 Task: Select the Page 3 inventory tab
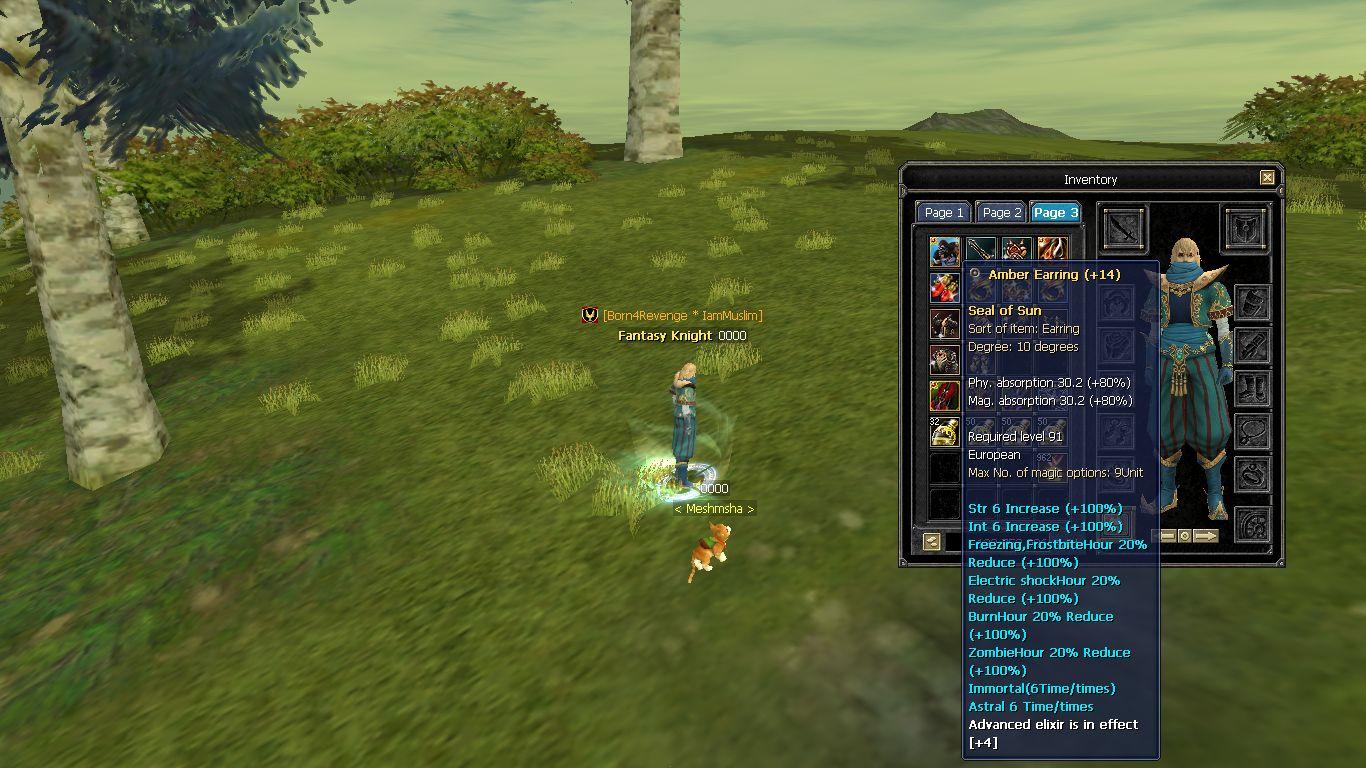(x=1056, y=212)
